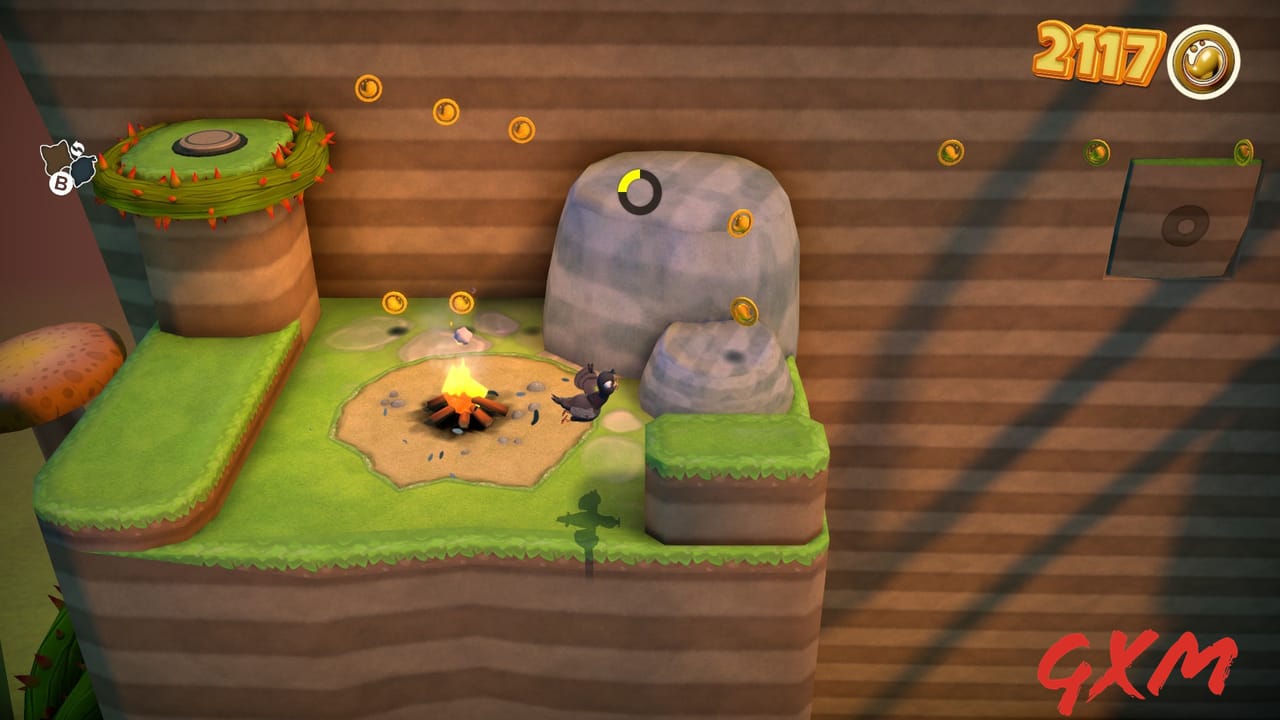Click the B-button swap prompt
Screen dimensions: 1280x720
coord(61,184)
